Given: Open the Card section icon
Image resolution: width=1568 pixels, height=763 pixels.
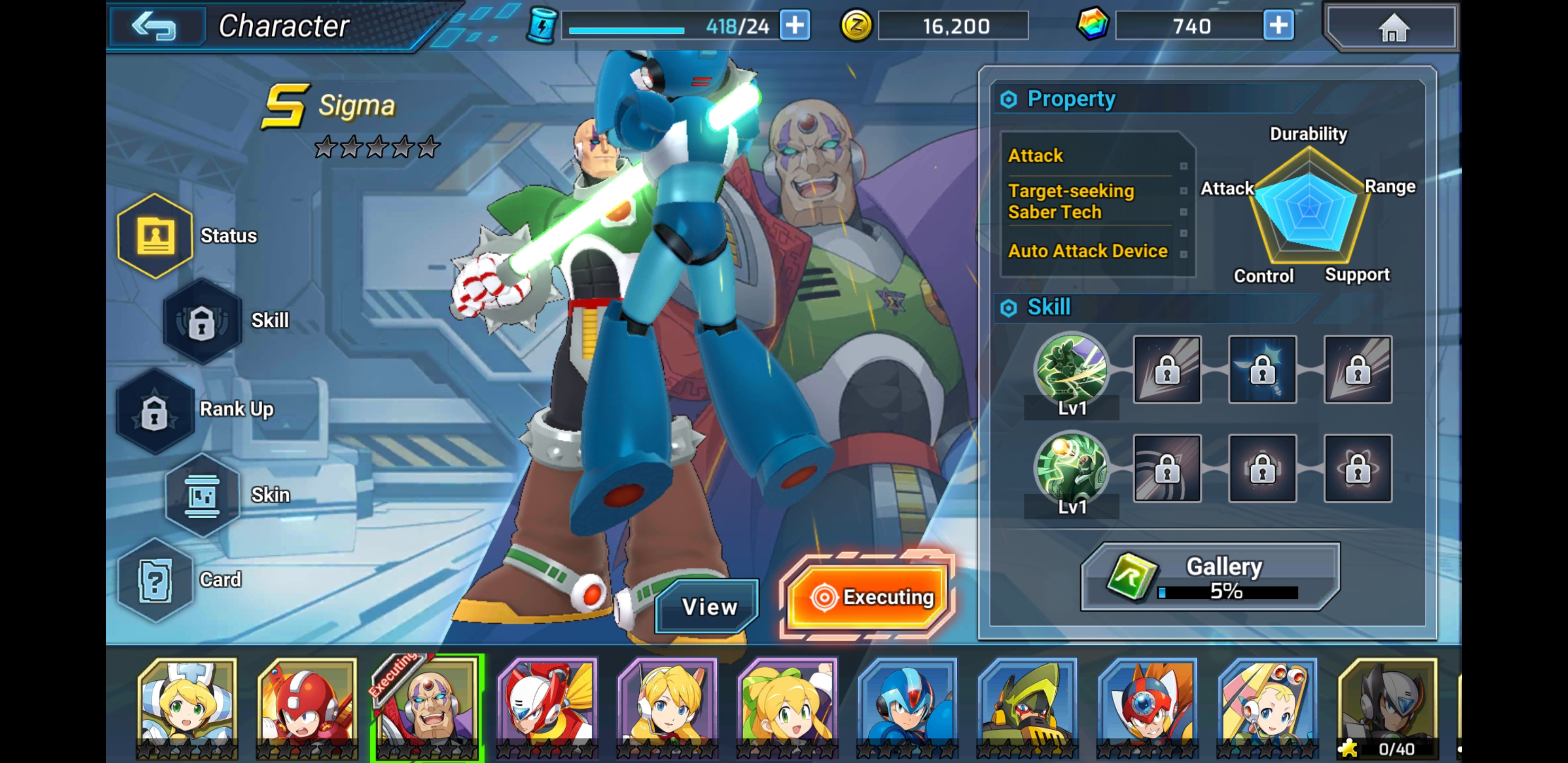Looking at the screenshot, I should [x=156, y=580].
